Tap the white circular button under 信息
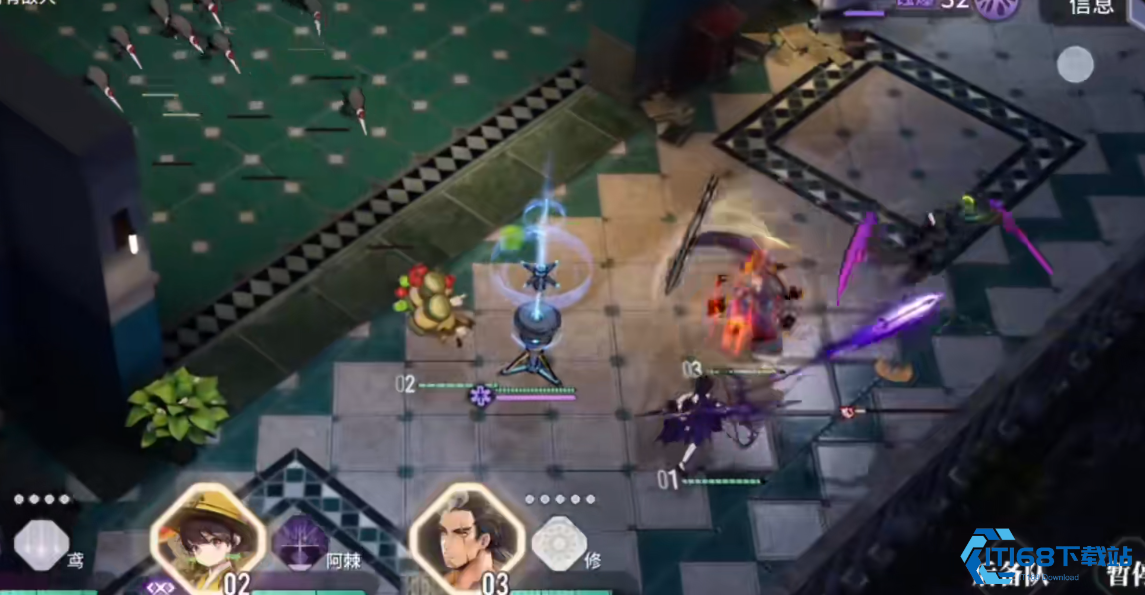 pyautogui.click(x=1075, y=65)
